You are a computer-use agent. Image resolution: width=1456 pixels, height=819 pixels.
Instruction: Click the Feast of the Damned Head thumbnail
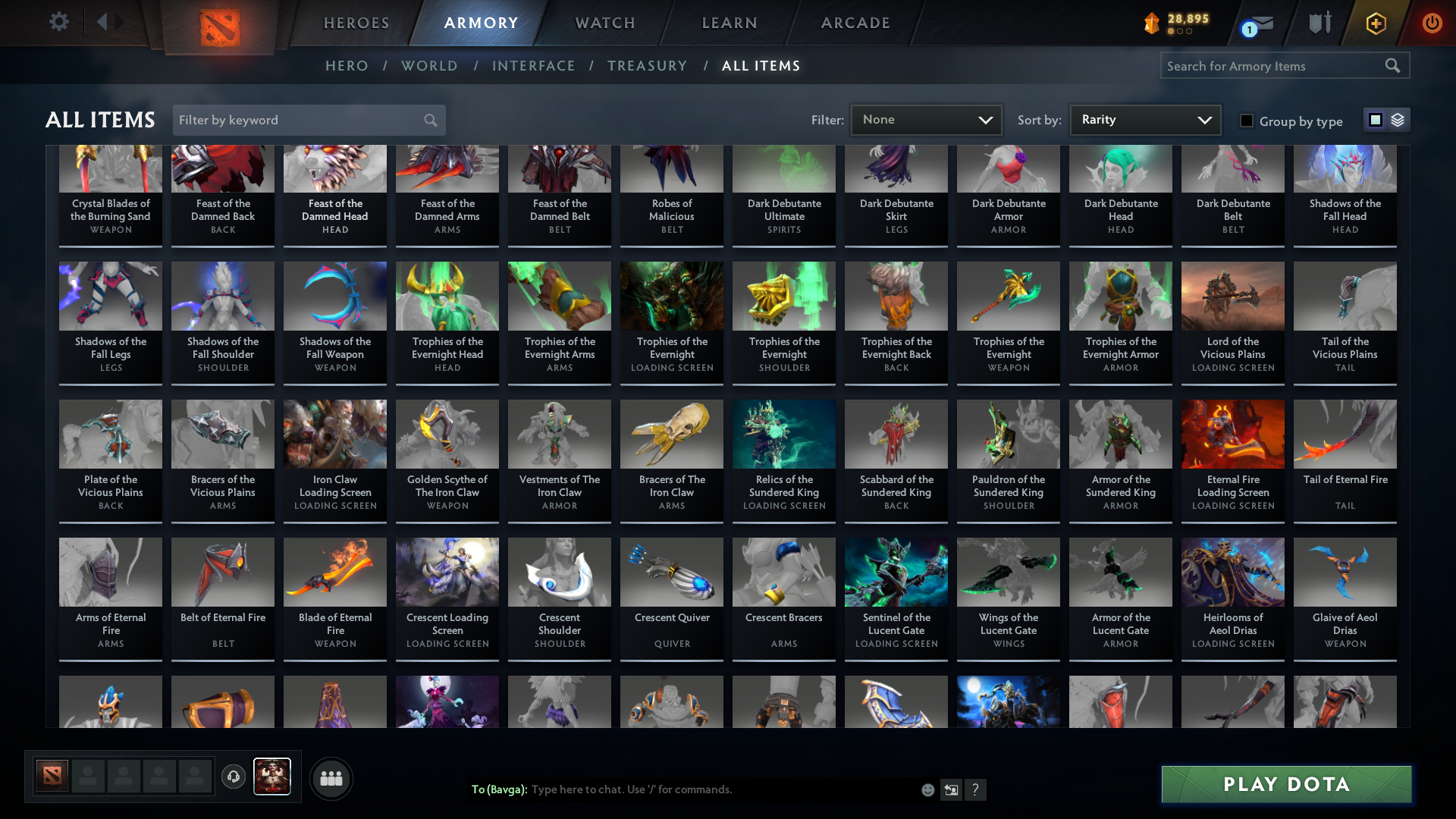coord(334,167)
